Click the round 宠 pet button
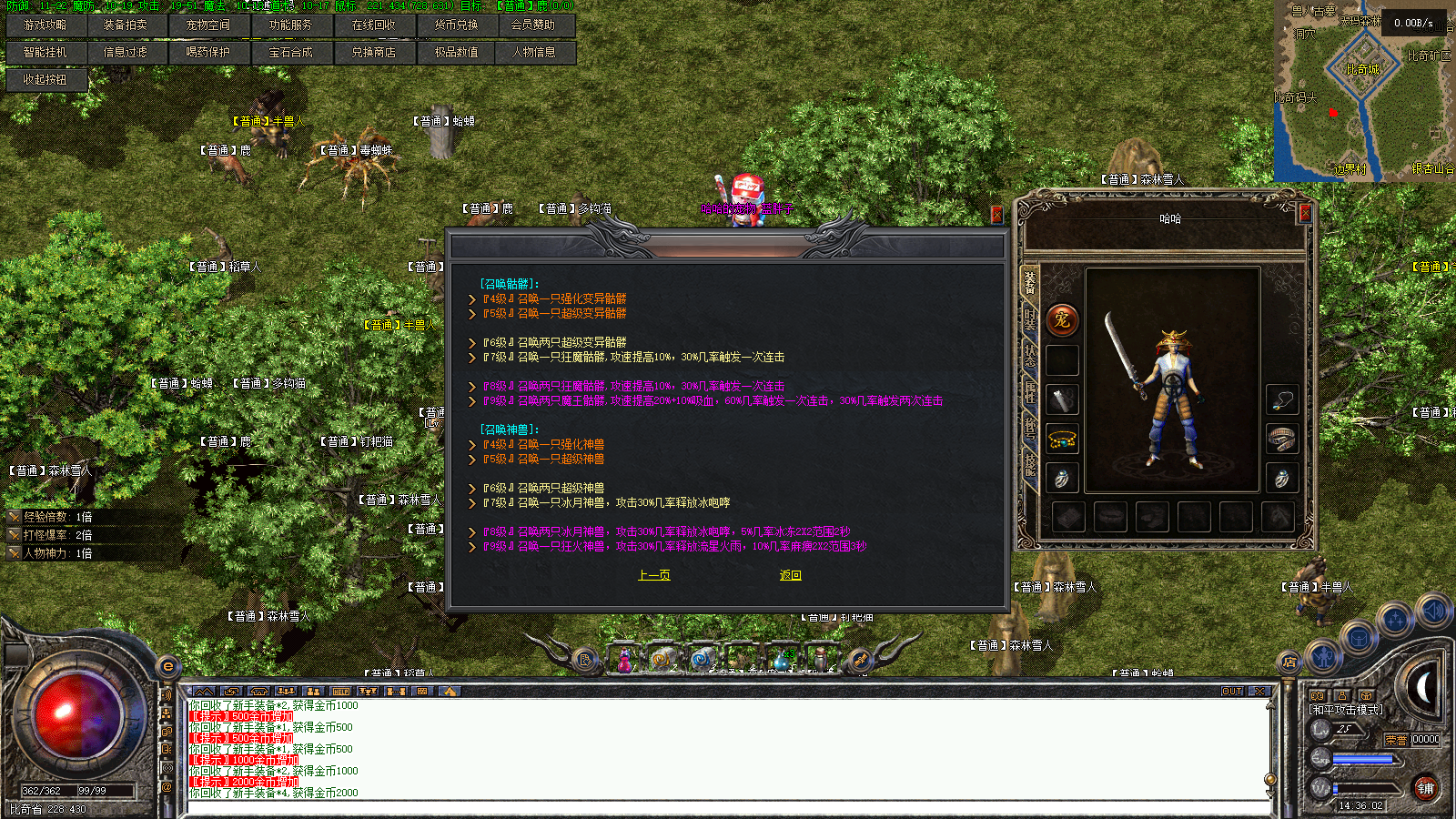Screen dimensions: 1456x819 (1062, 319)
